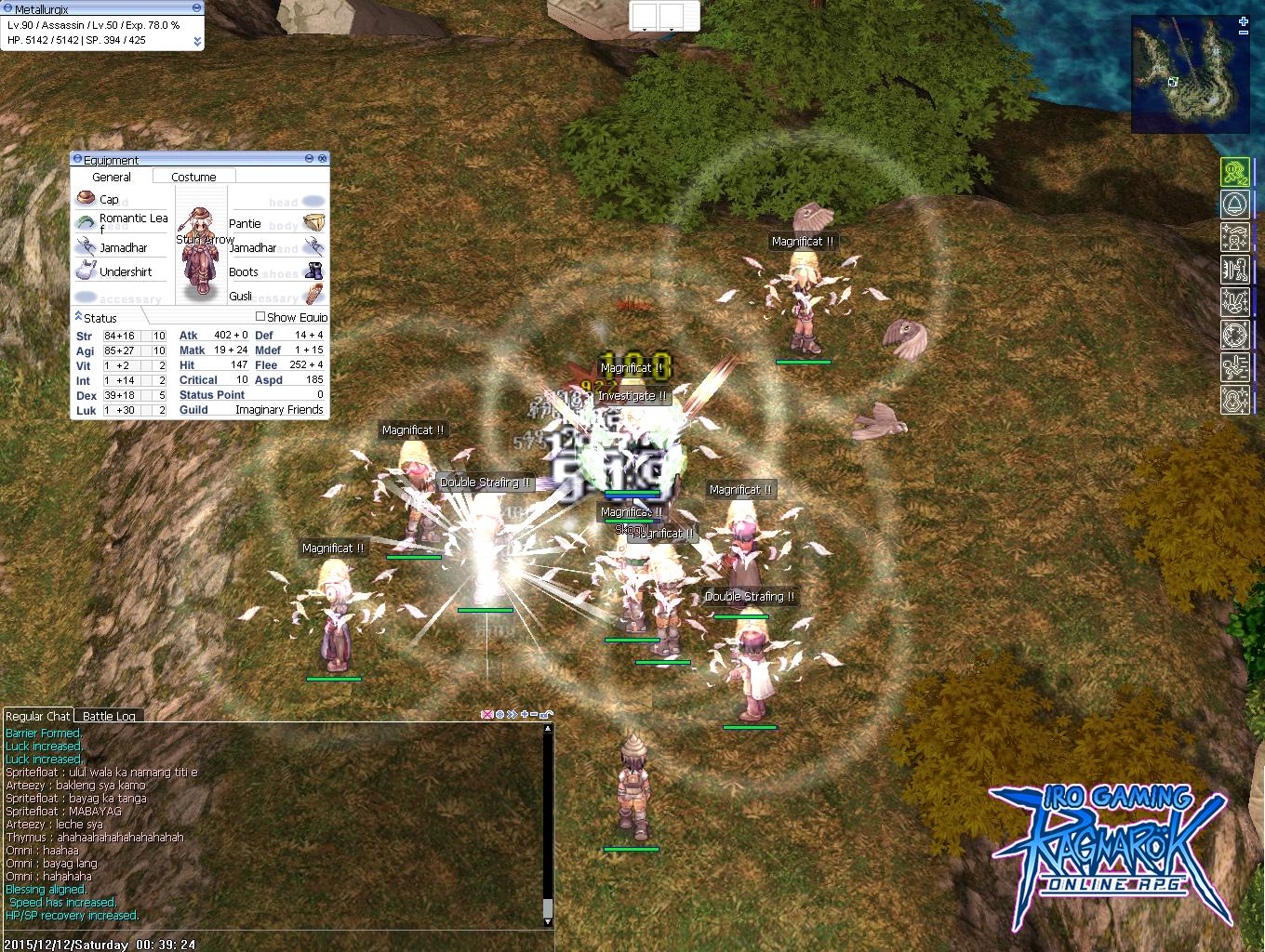Screen dimensions: 1265x952
Task: Click the Magnificat buff icon on sidebar
Action: pyautogui.click(x=1235, y=237)
